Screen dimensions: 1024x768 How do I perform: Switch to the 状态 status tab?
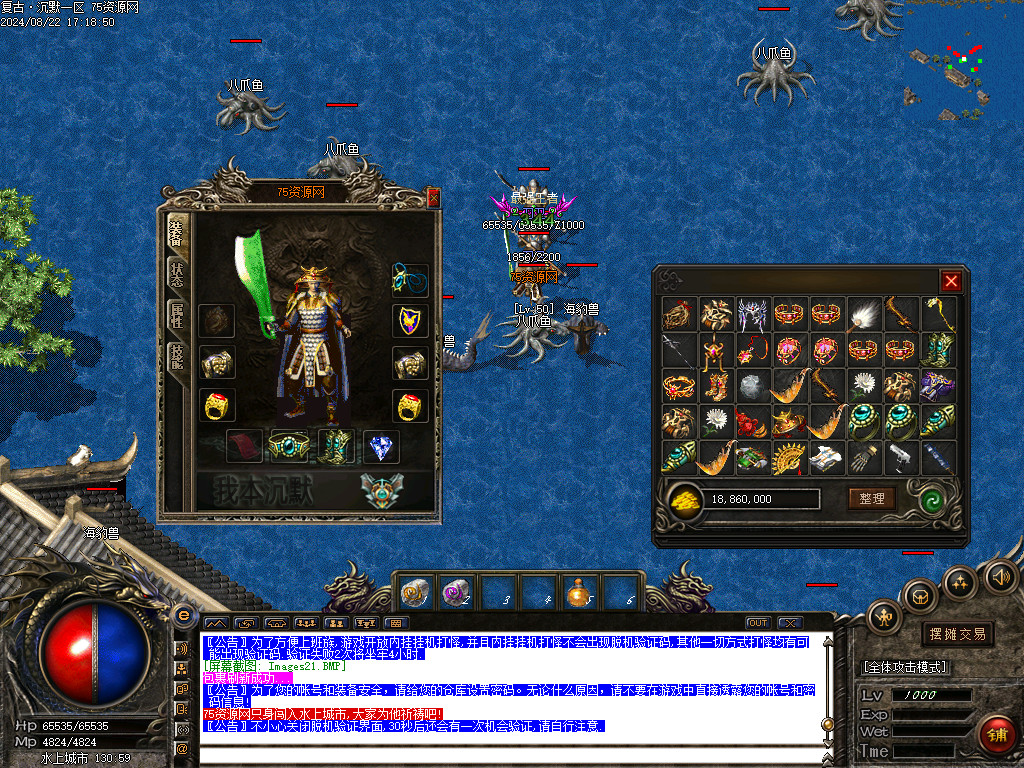click(177, 273)
